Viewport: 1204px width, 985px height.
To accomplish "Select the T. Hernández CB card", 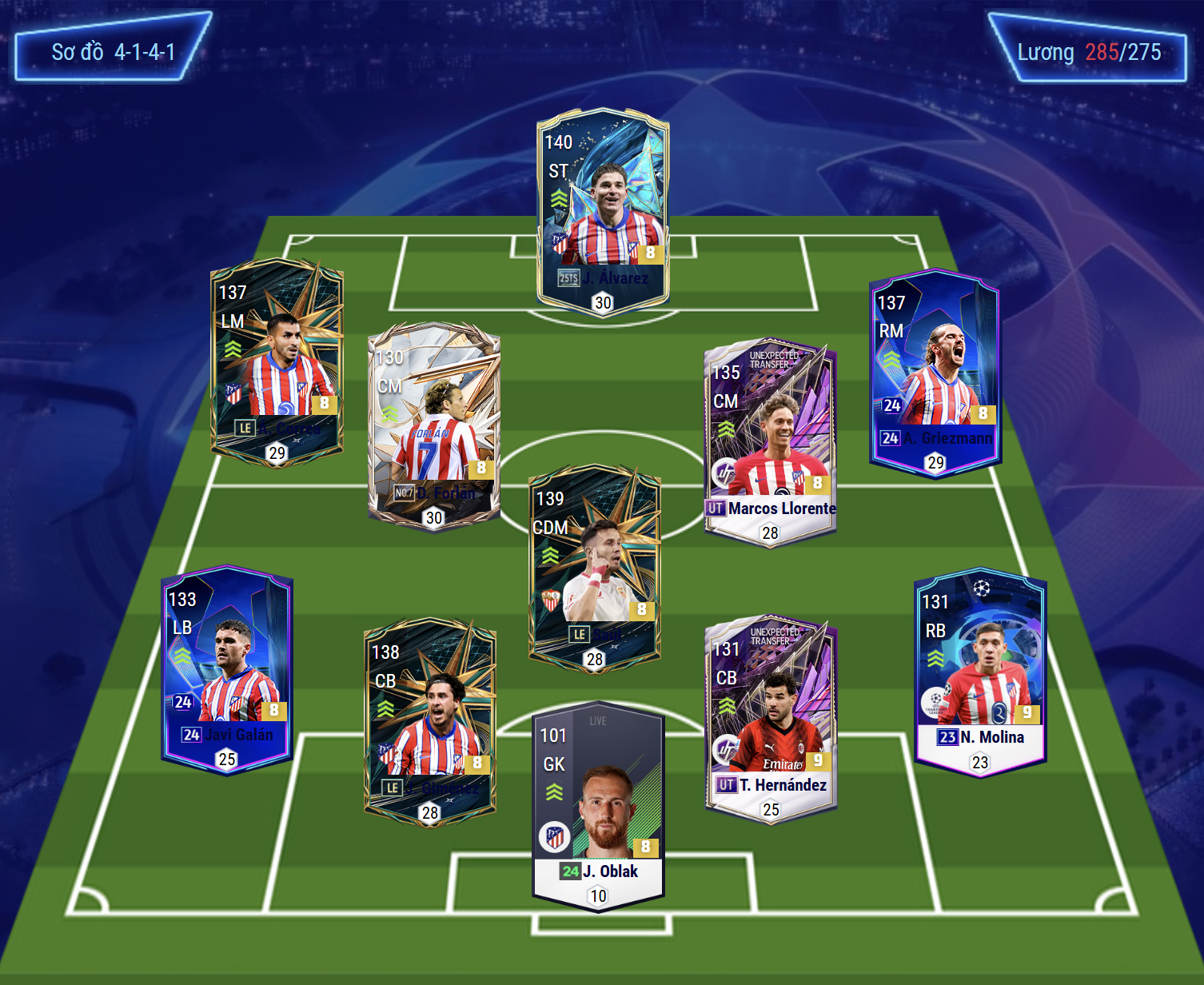I will 771,719.
